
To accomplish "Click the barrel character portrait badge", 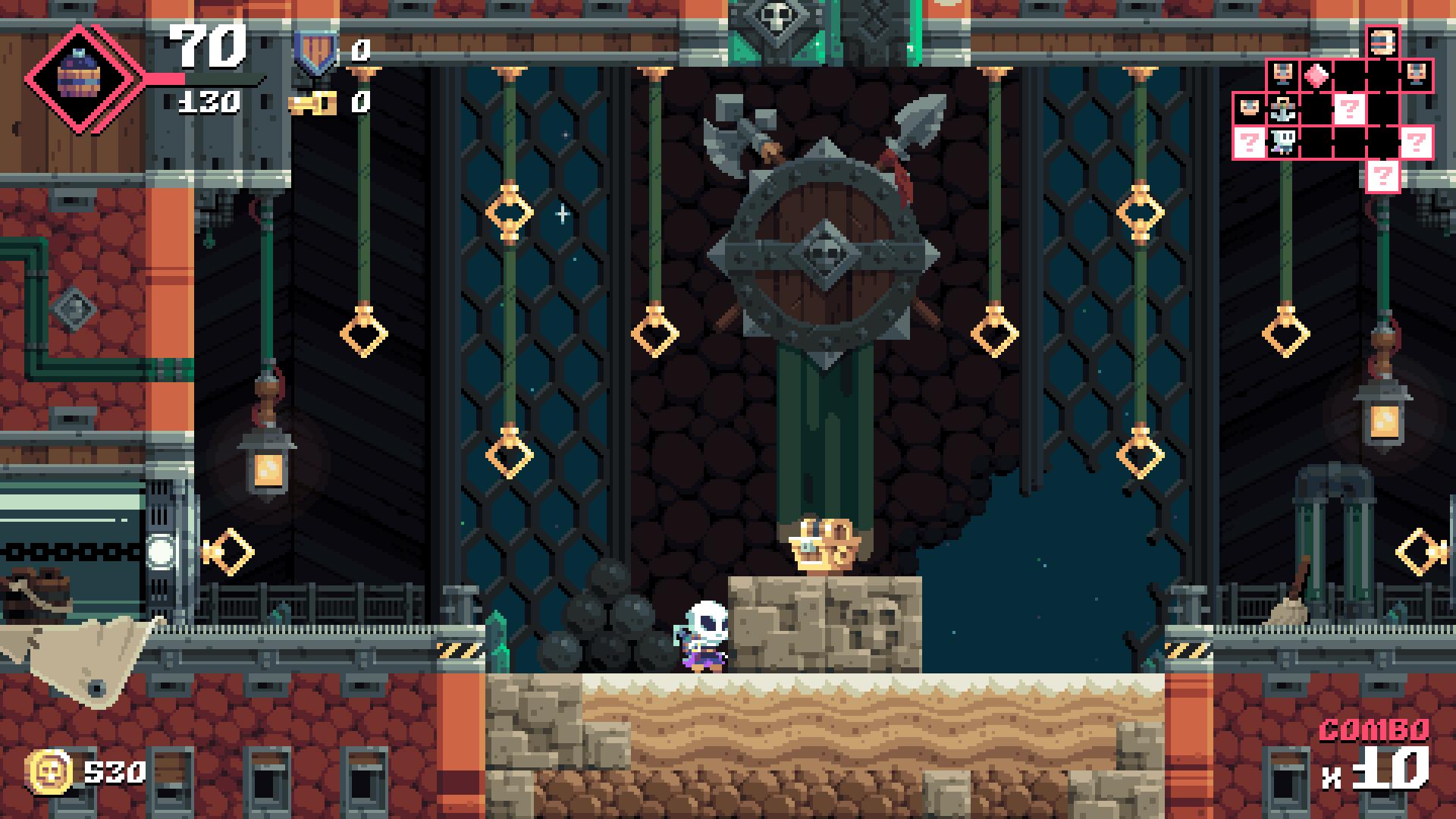I will click(x=84, y=77).
